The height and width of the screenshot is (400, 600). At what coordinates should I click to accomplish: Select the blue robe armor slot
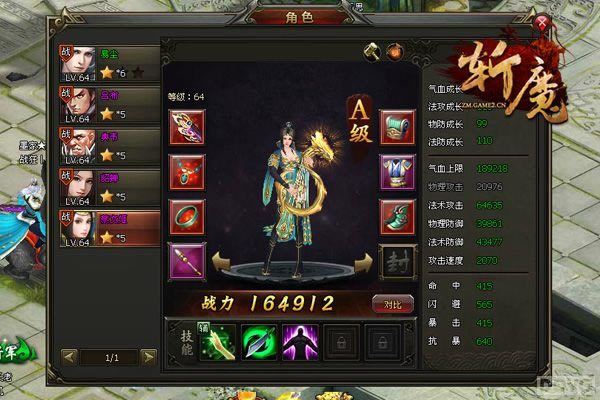point(397,172)
